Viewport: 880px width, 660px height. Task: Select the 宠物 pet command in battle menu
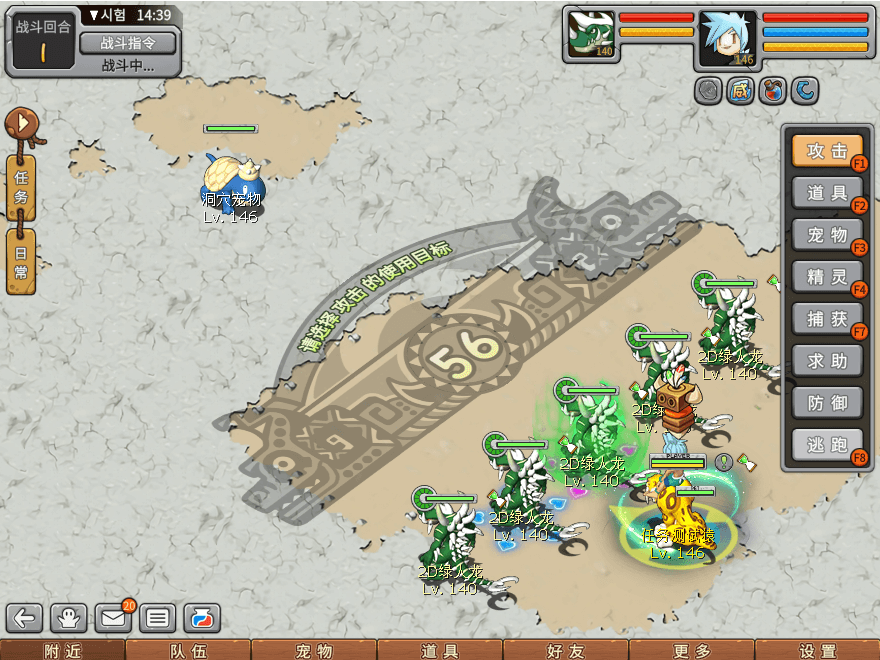click(x=827, y=235)
